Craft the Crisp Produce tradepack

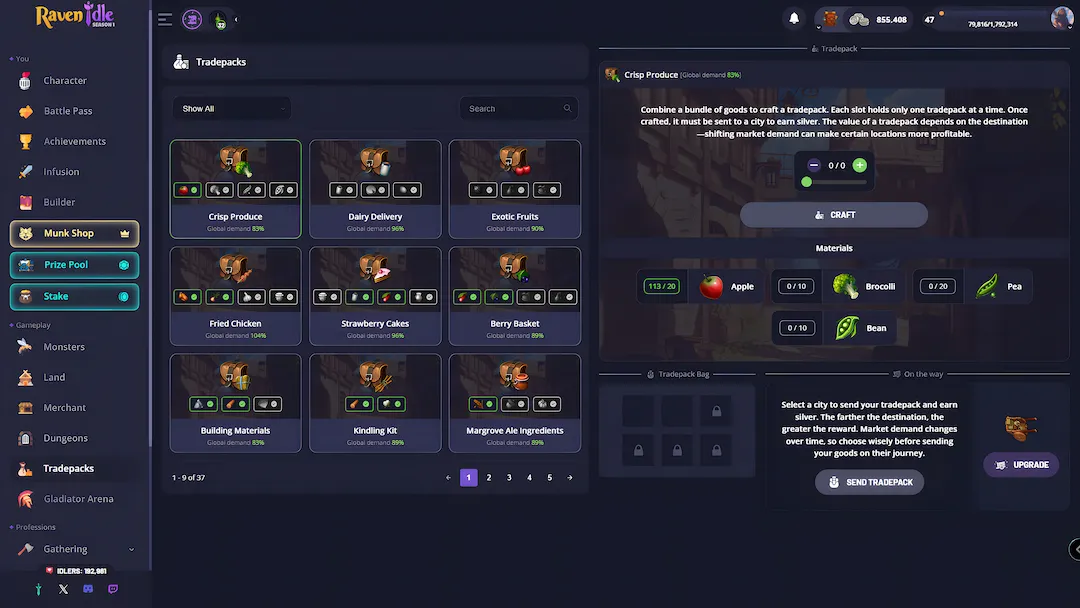point(834,215)
